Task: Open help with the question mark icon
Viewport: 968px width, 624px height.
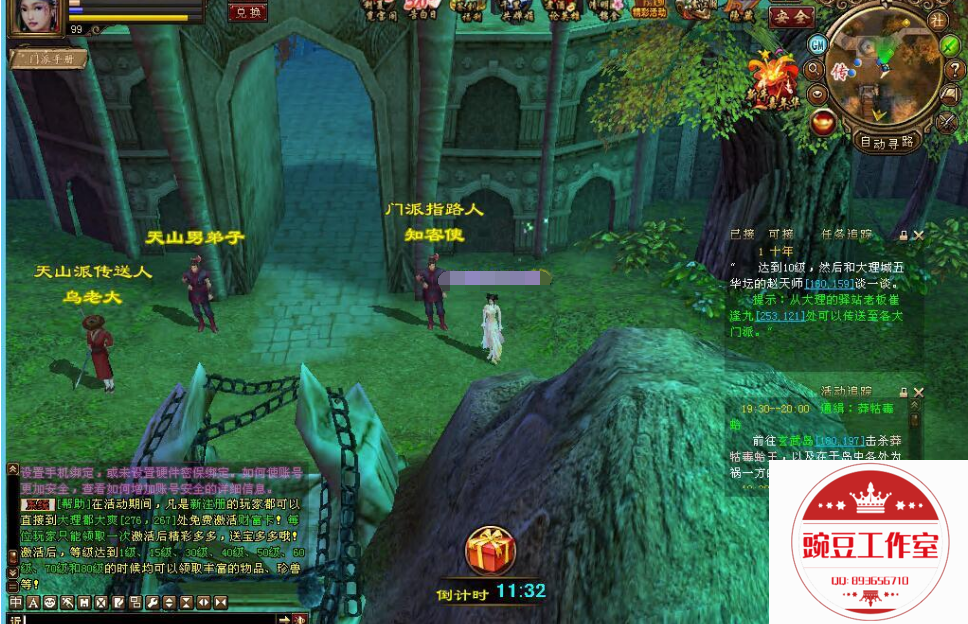Action: pyautogui.click(x=955, y=70)
